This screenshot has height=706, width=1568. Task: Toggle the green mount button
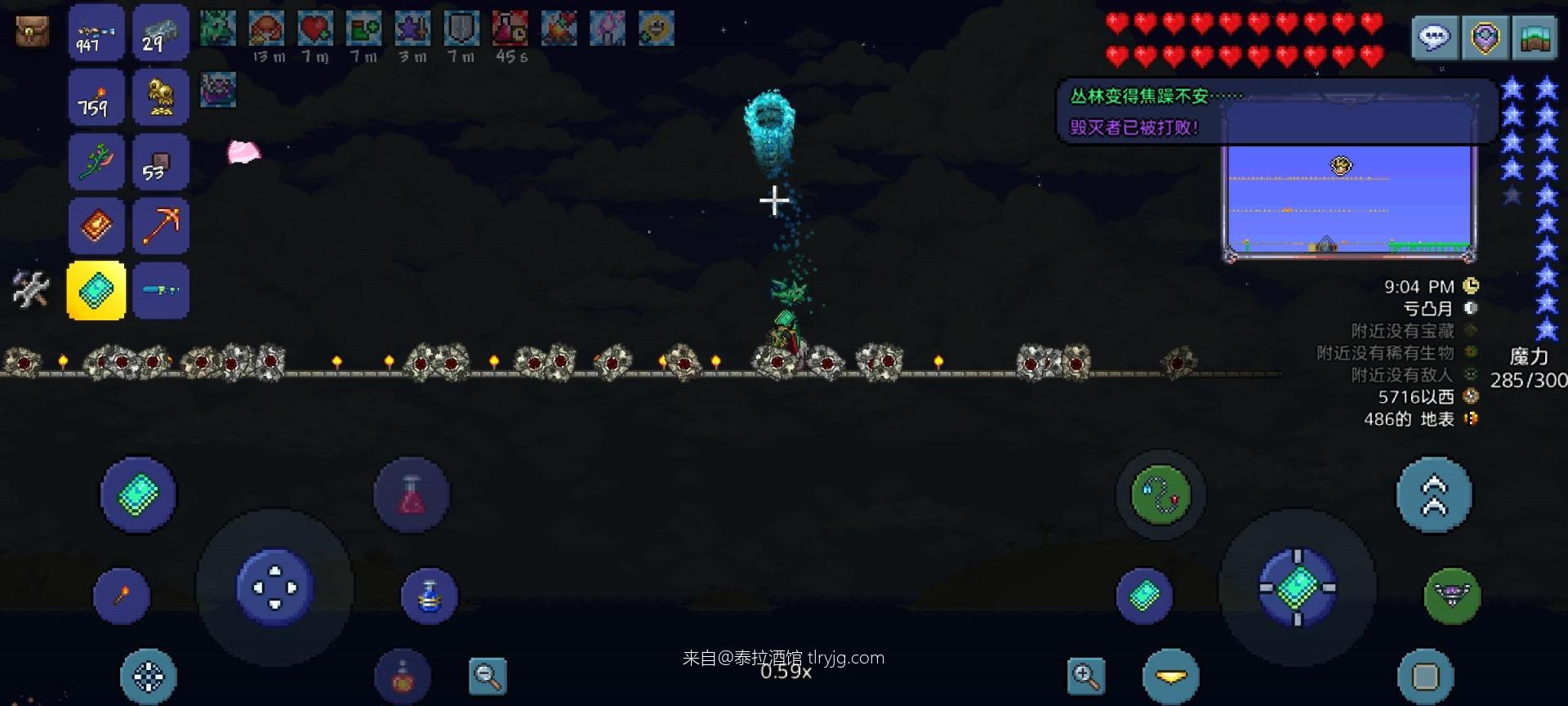click(x=1452, y=596)
